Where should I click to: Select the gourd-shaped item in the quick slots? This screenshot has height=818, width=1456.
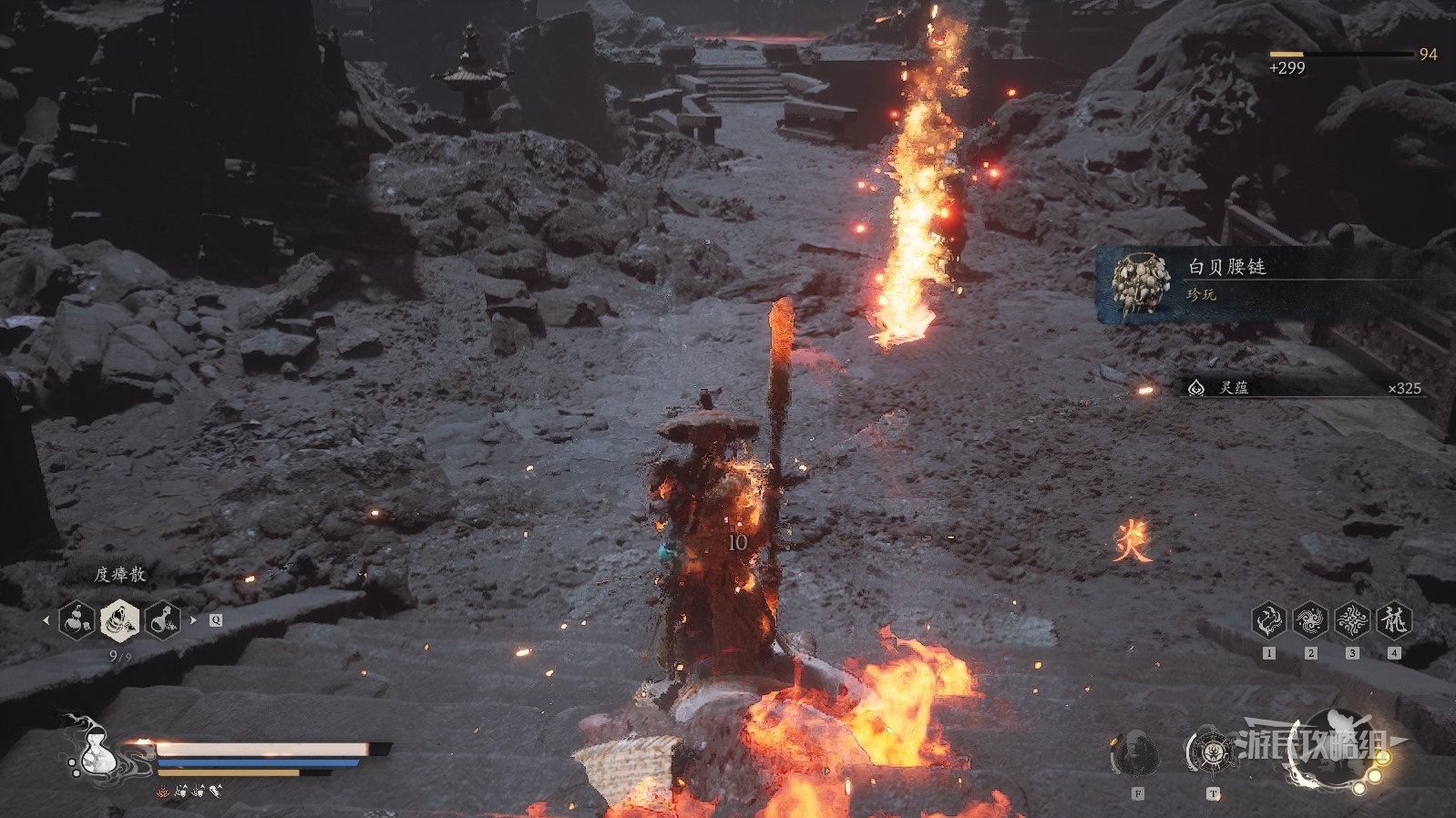[77, 620]
